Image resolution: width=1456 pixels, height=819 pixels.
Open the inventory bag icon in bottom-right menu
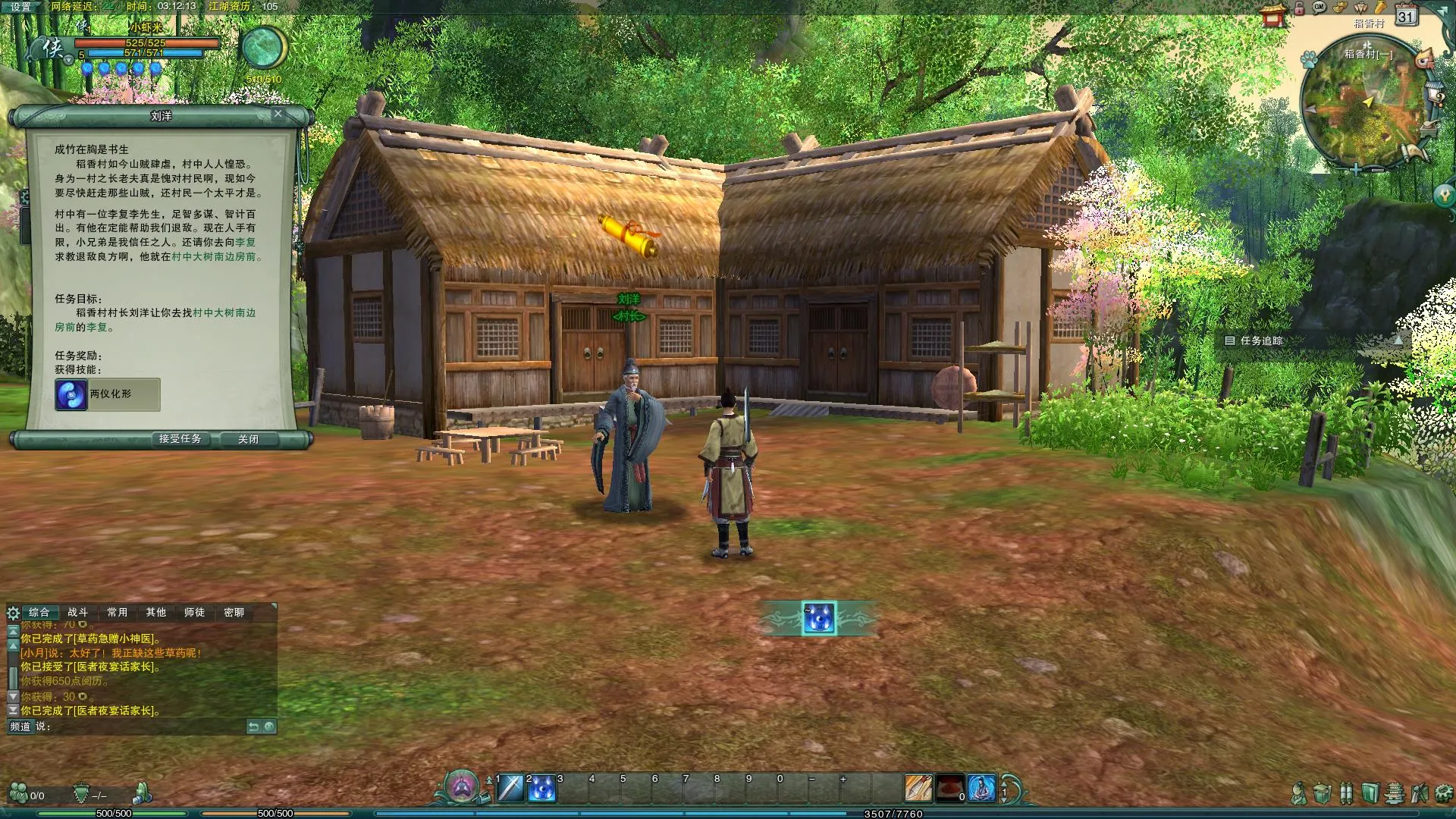(1322, 794)
